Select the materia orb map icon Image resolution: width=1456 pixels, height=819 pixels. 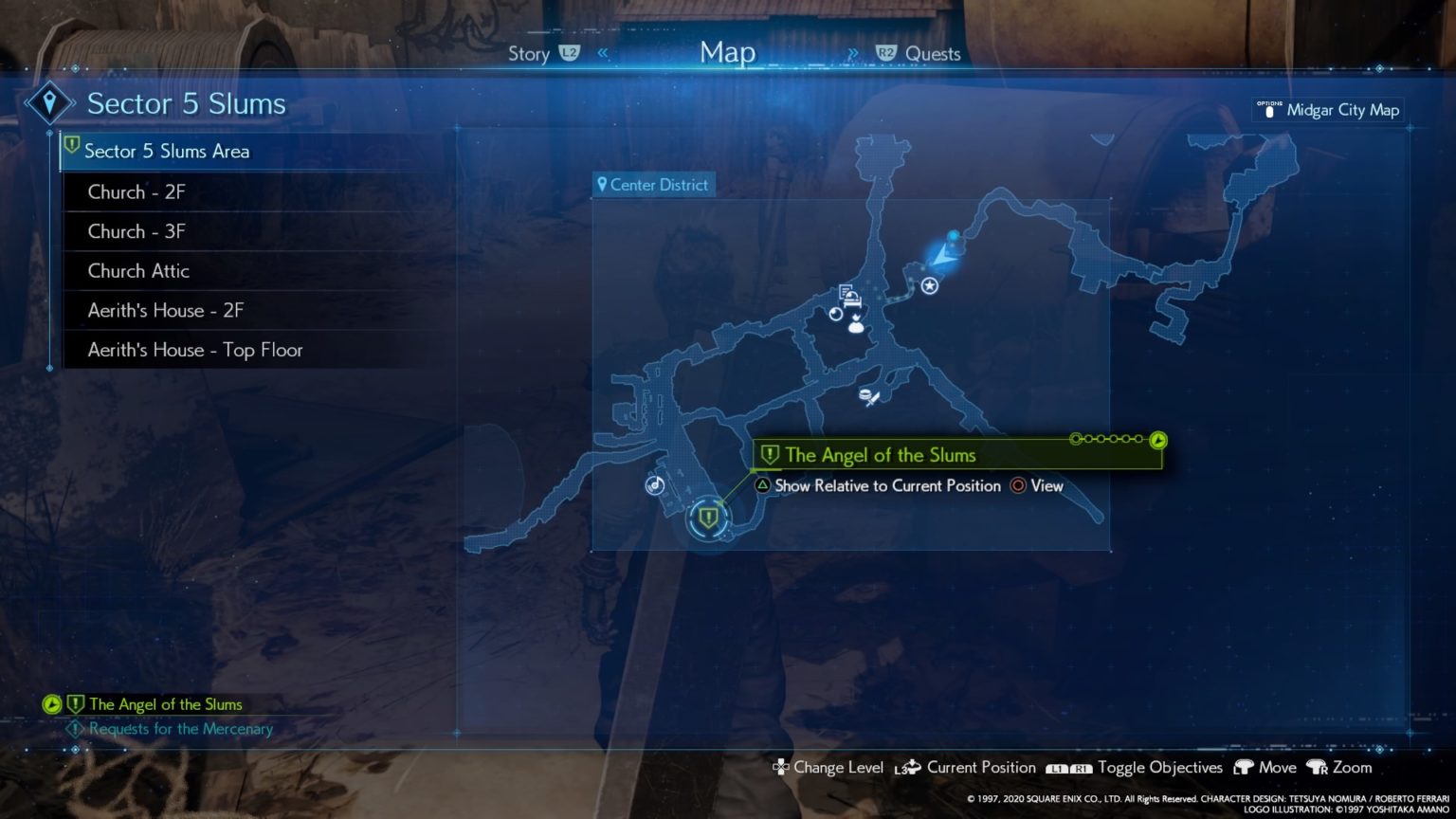[x=835, y=313]
